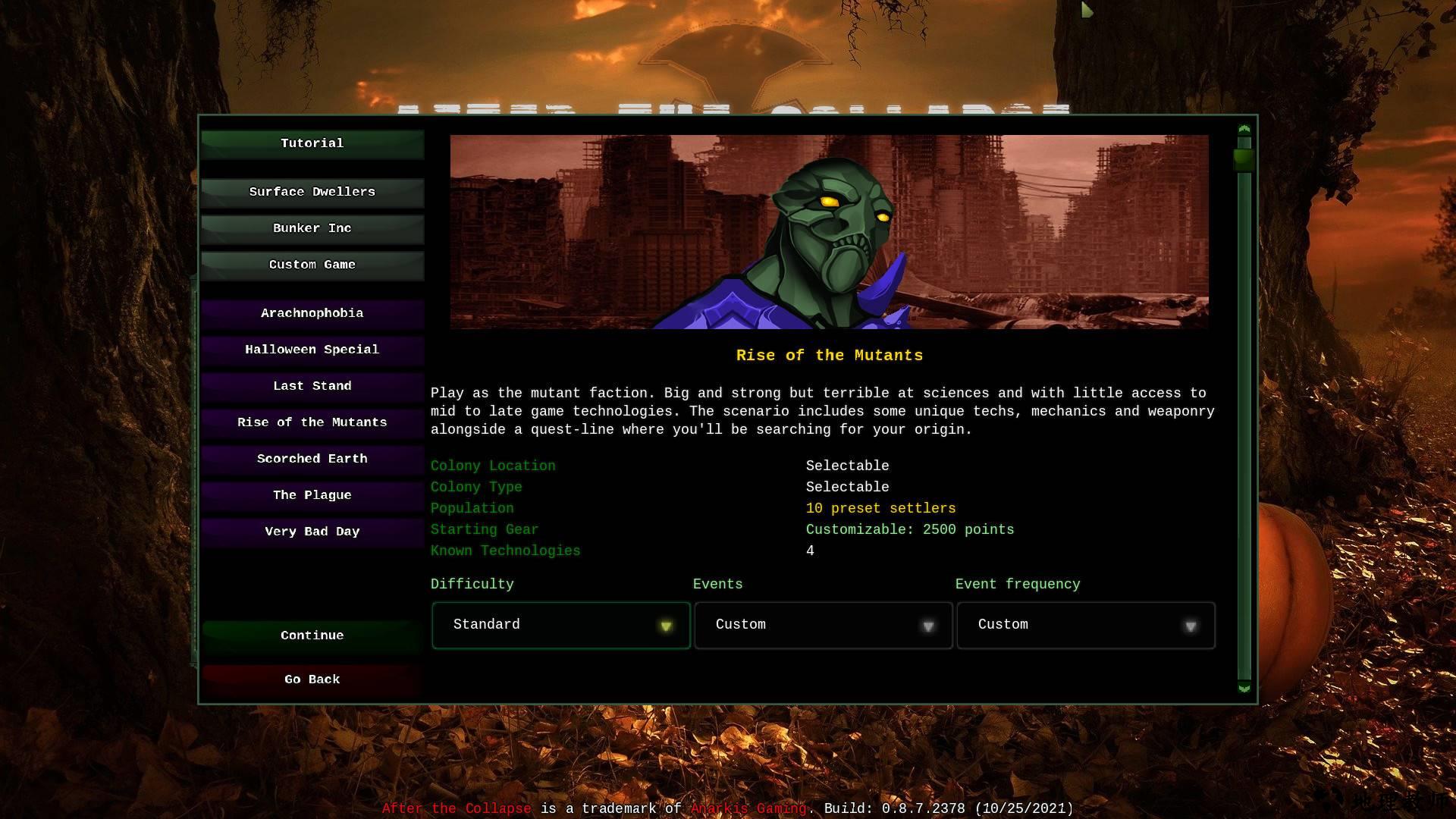
Task: Select the Surface Dwellers scenario
Action: pyautogui.click(x=312, y=192)
